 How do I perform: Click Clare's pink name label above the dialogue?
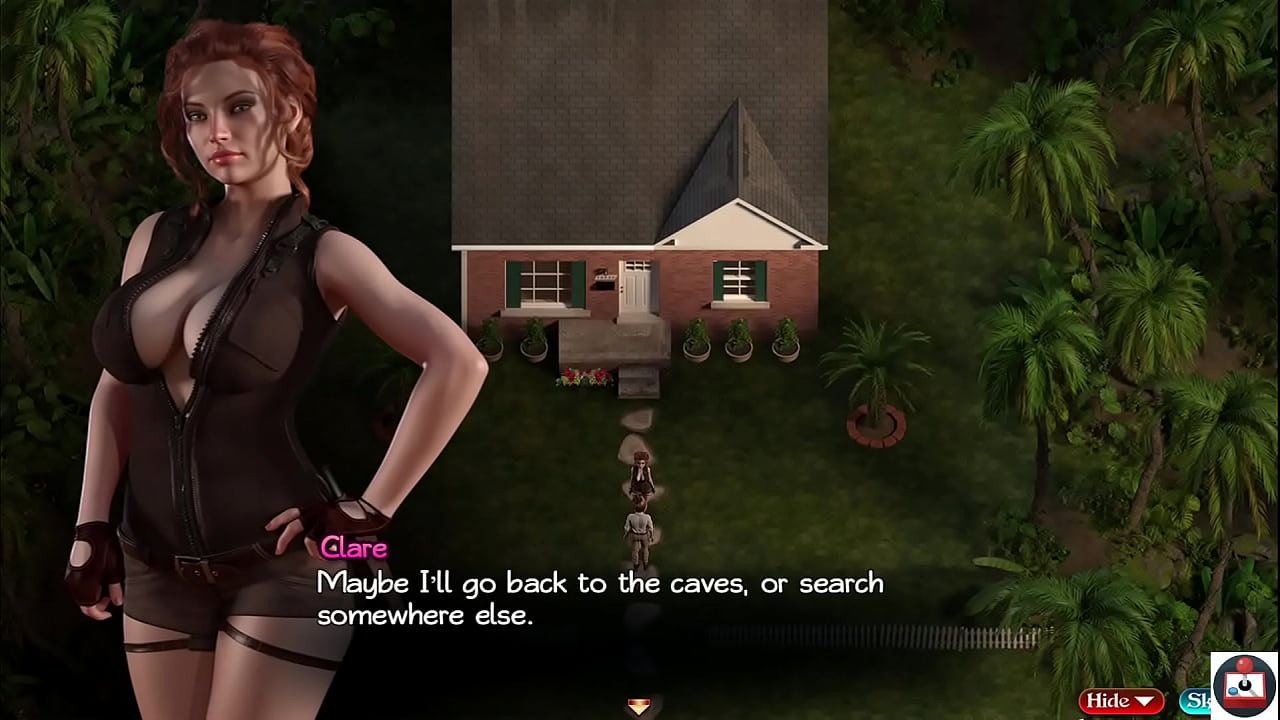click(354, 548)
